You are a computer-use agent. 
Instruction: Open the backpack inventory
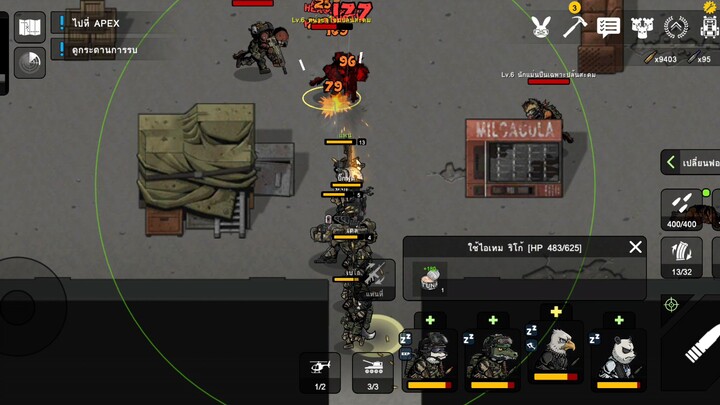710,27
